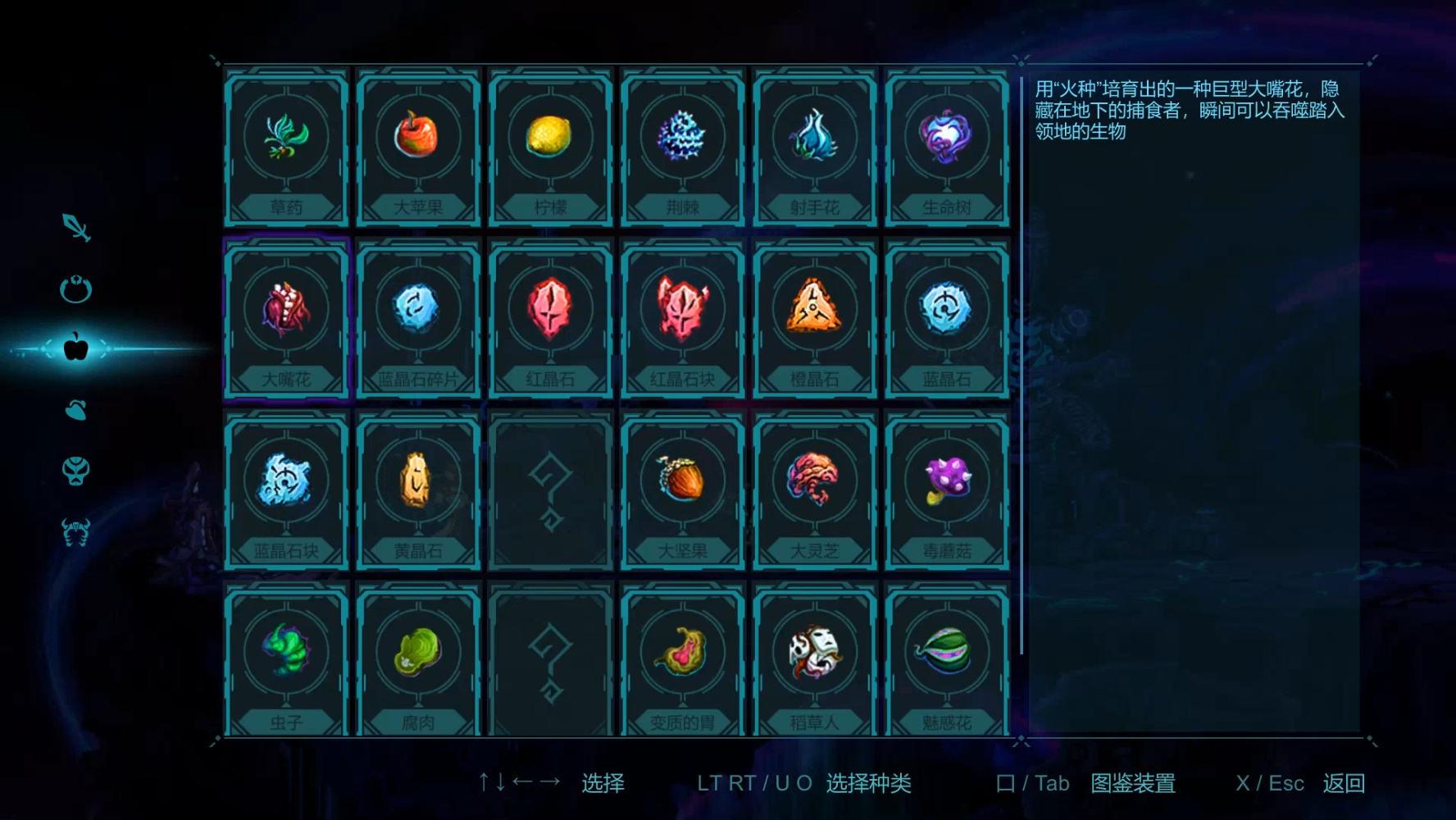Show the horned monster category
1456x820 pixels.
click(x=76, y=532)
